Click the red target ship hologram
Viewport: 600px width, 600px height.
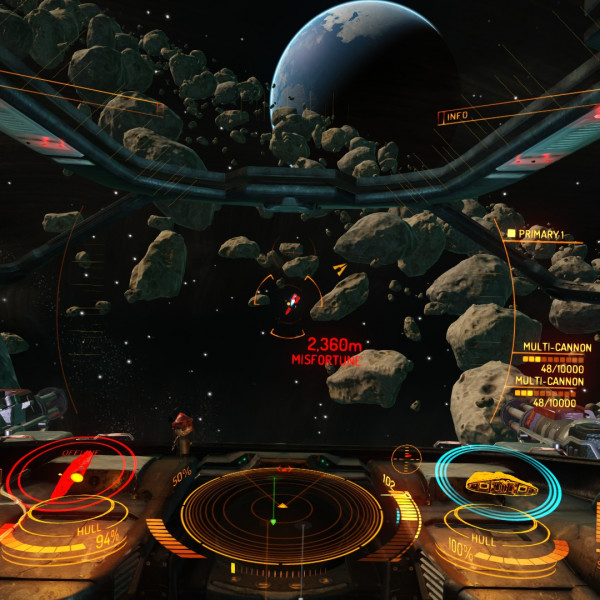(73, 473)
